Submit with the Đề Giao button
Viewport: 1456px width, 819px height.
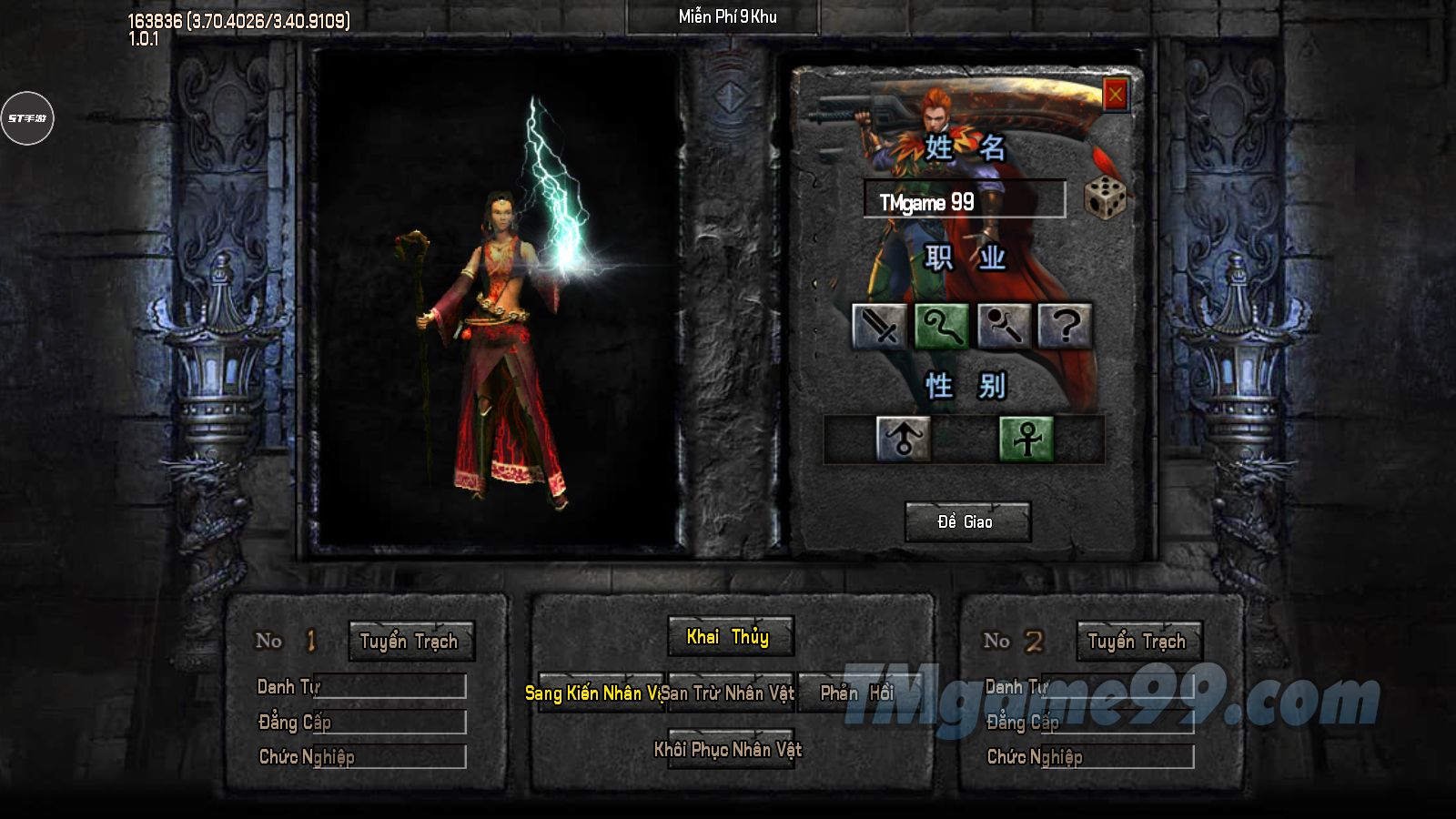coord(966,521)
